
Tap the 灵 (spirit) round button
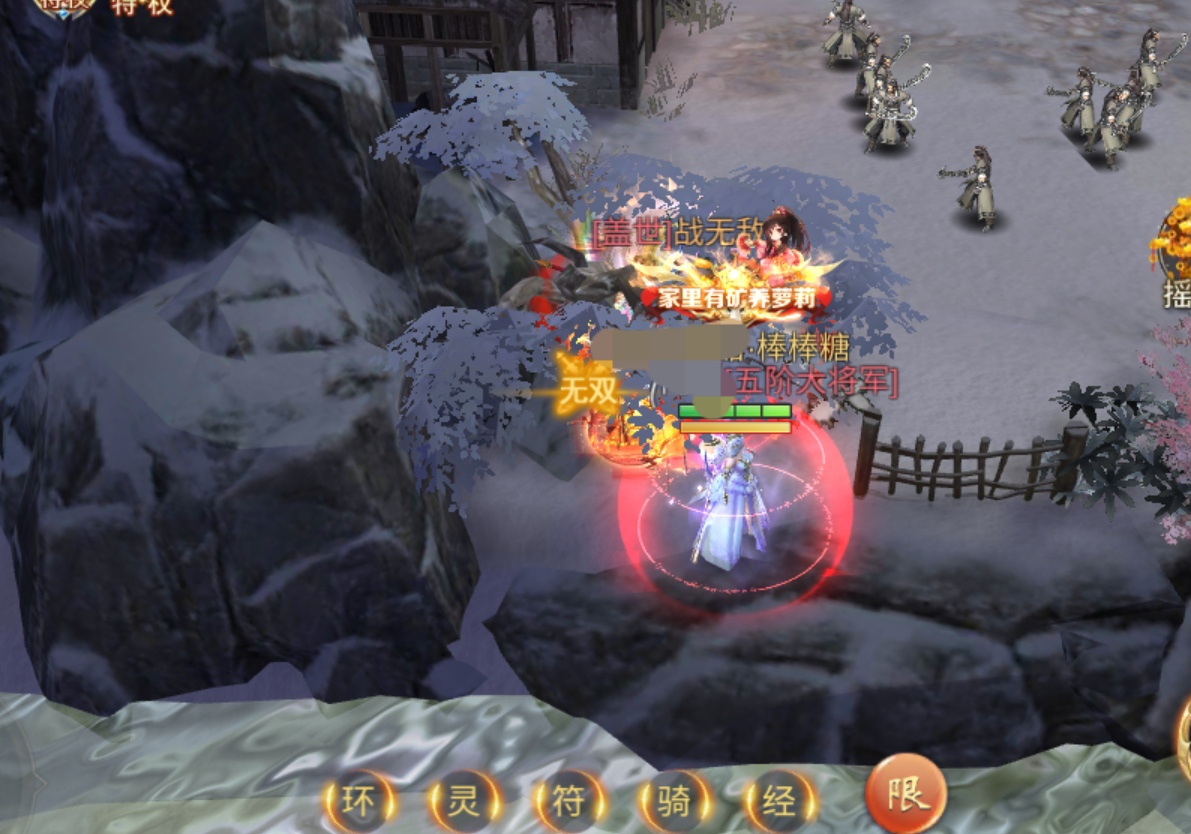click(463, 802)
